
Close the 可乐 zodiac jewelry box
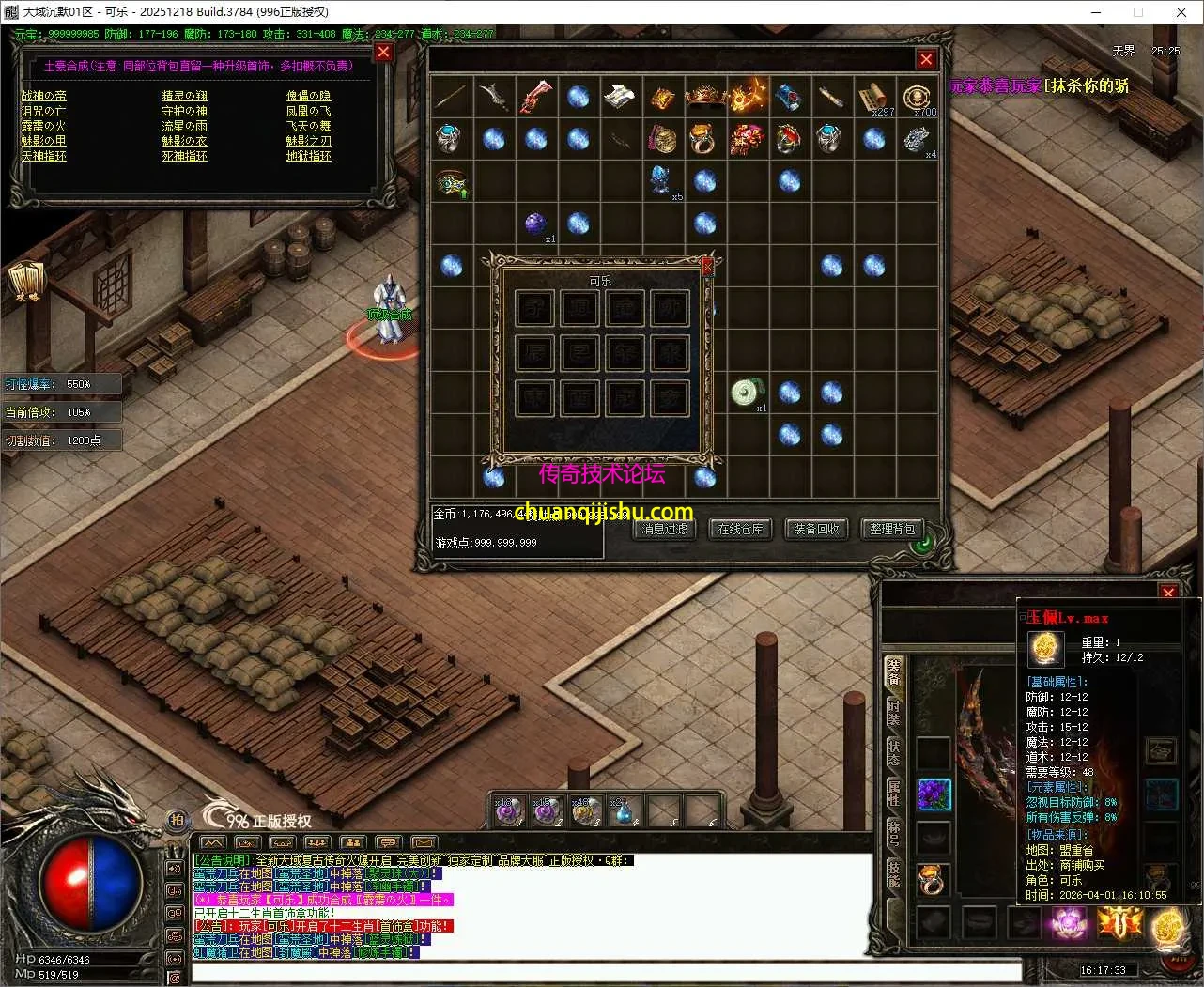coord(707,266)
